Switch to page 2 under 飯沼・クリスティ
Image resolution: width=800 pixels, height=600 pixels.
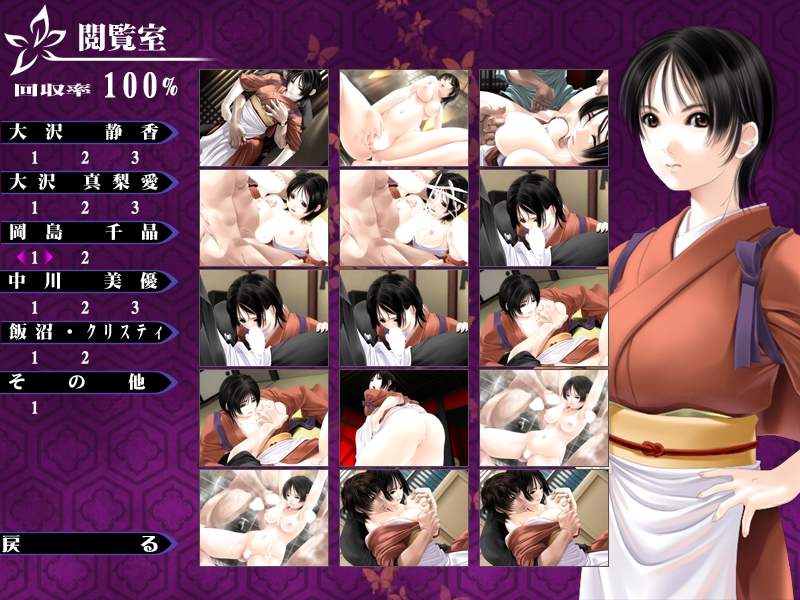coord(85,358)
